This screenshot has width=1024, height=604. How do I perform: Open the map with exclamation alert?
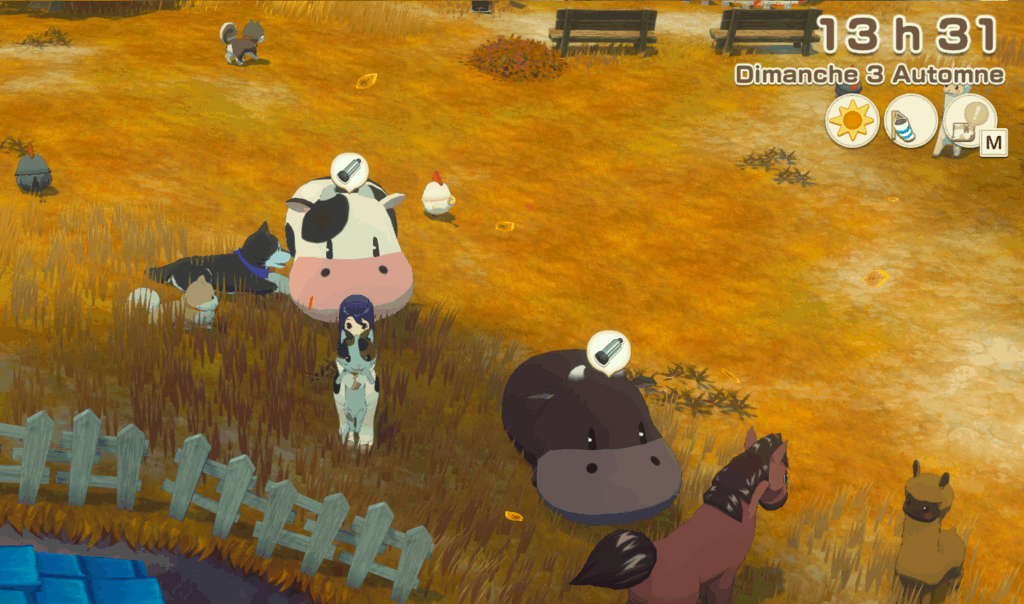coord(969,121)
